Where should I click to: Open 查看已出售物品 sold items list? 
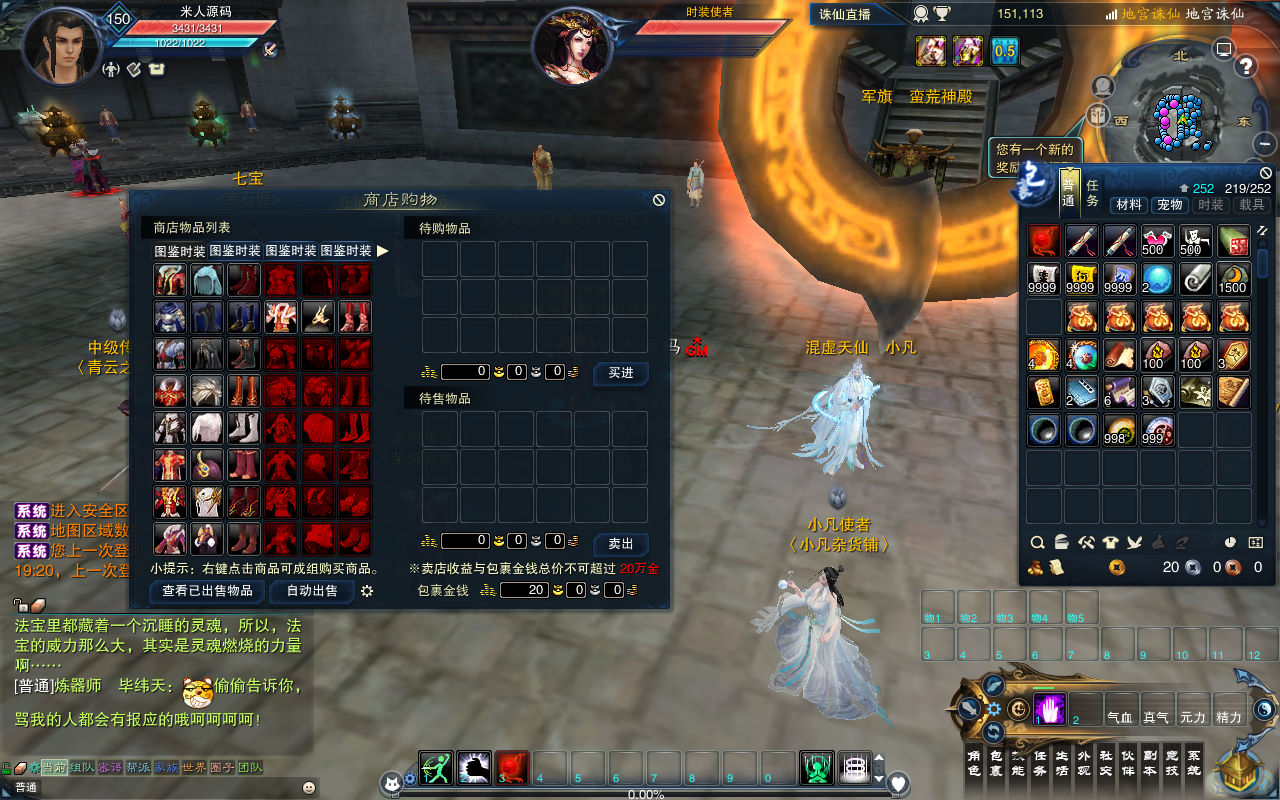tap(207, 591)
